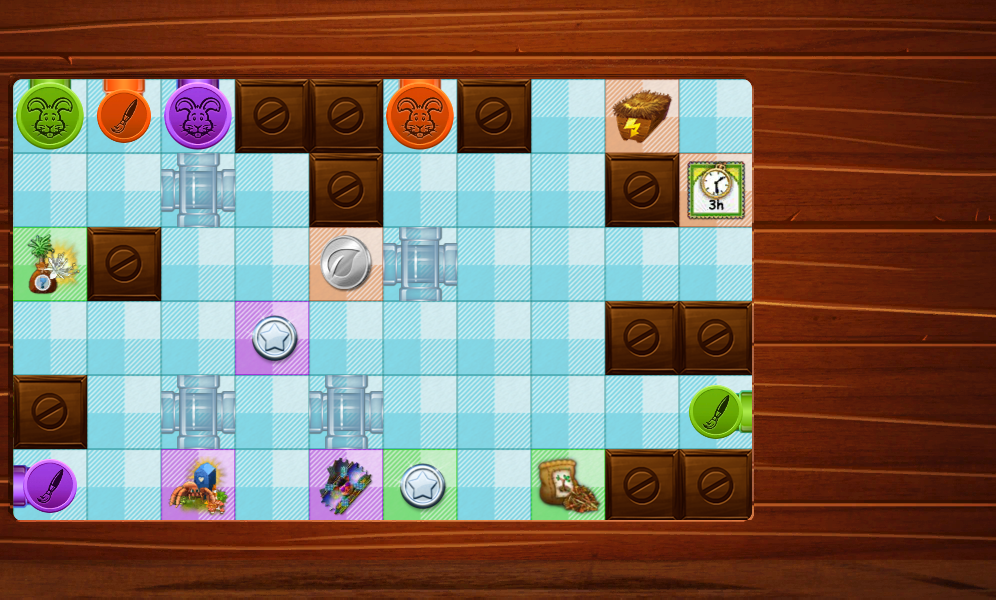Select the green paintbrush token
This screenshot has width=996, height=600.
coord(716,412)
